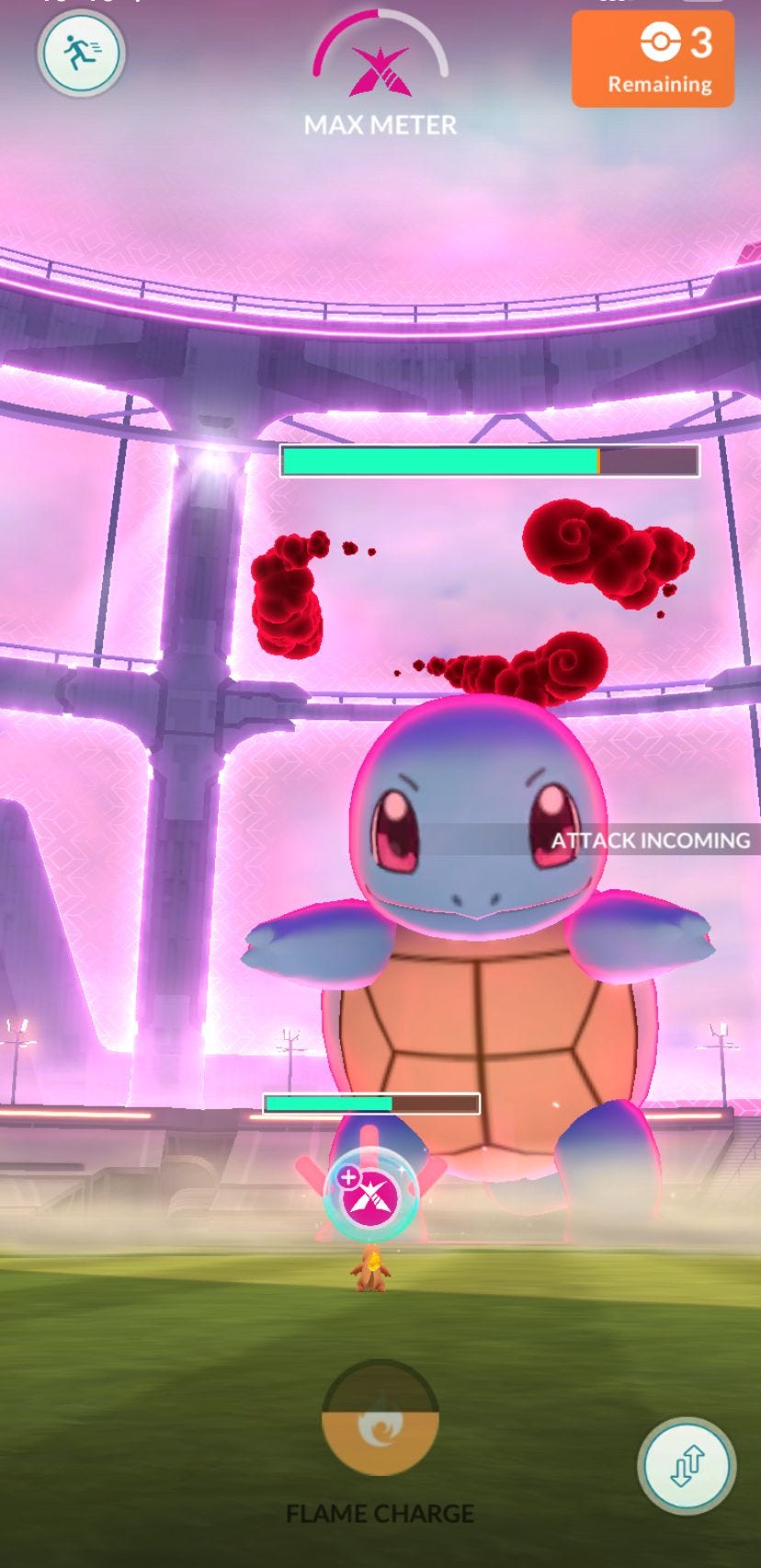Tap the run-away flee button

(x=81, y=52)
